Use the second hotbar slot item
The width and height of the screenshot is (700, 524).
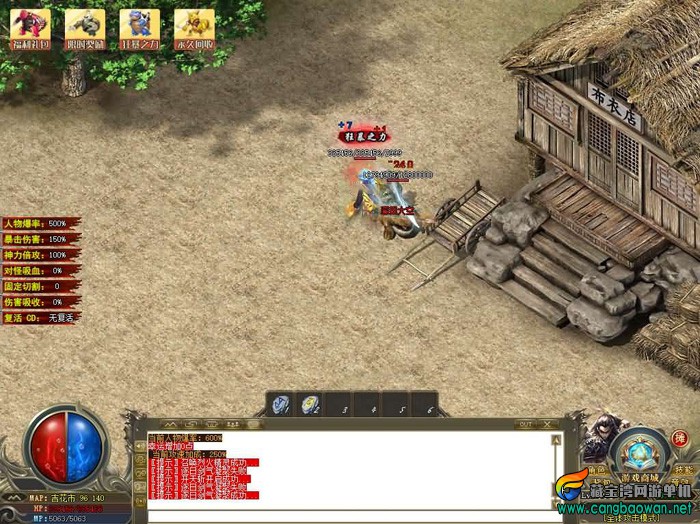pyautogui.click(x=311, y=404)
